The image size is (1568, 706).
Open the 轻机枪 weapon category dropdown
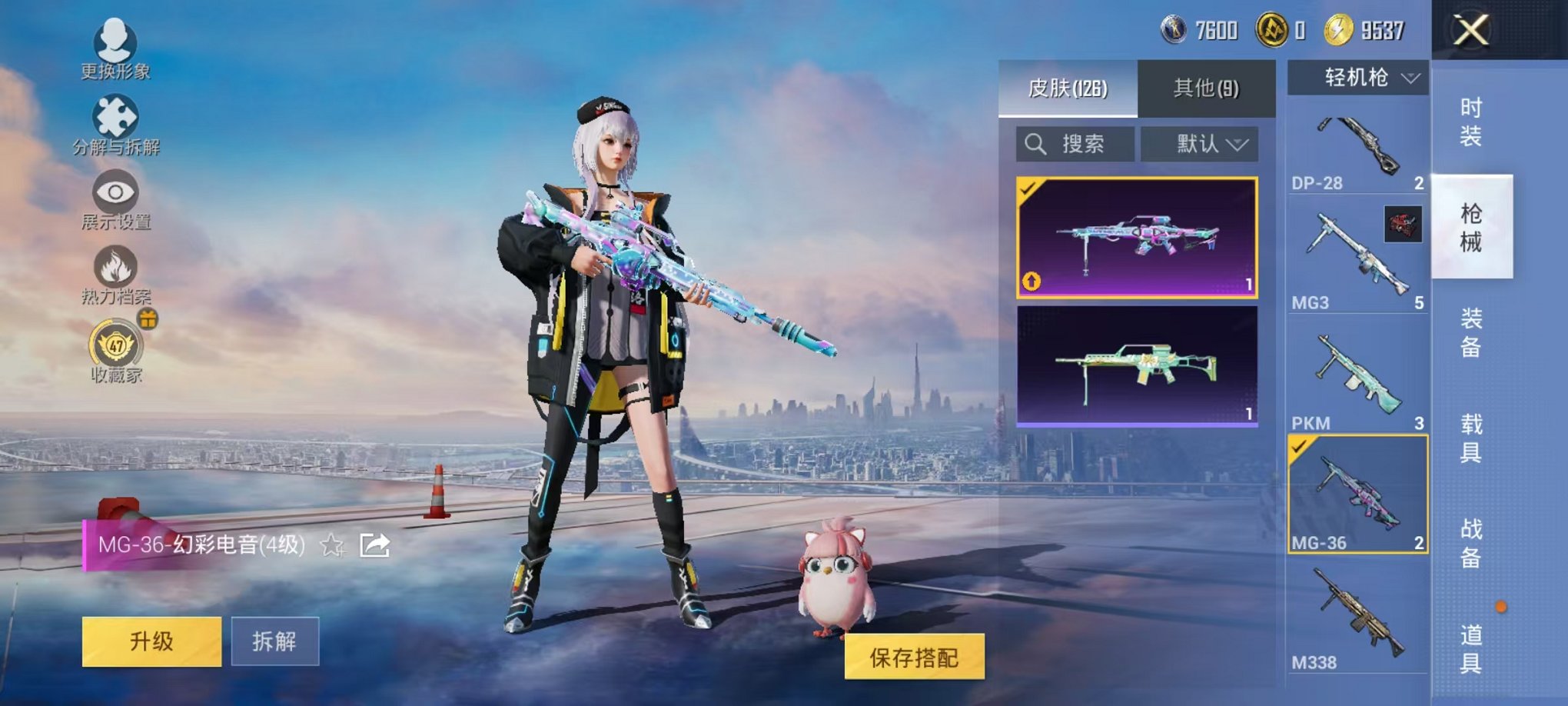(1359, 77)
